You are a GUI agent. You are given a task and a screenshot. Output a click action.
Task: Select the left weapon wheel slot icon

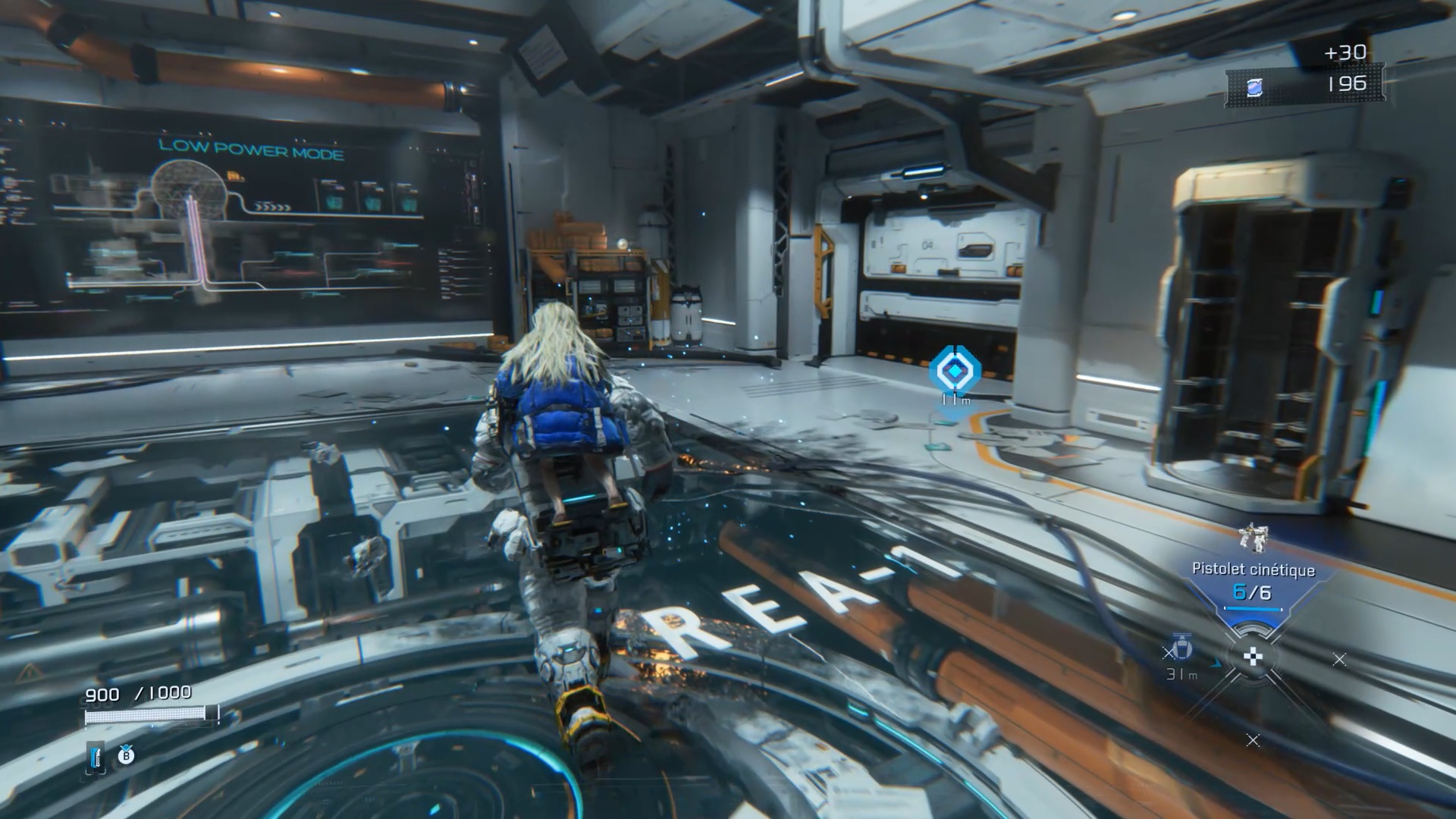click(1180, 650)
